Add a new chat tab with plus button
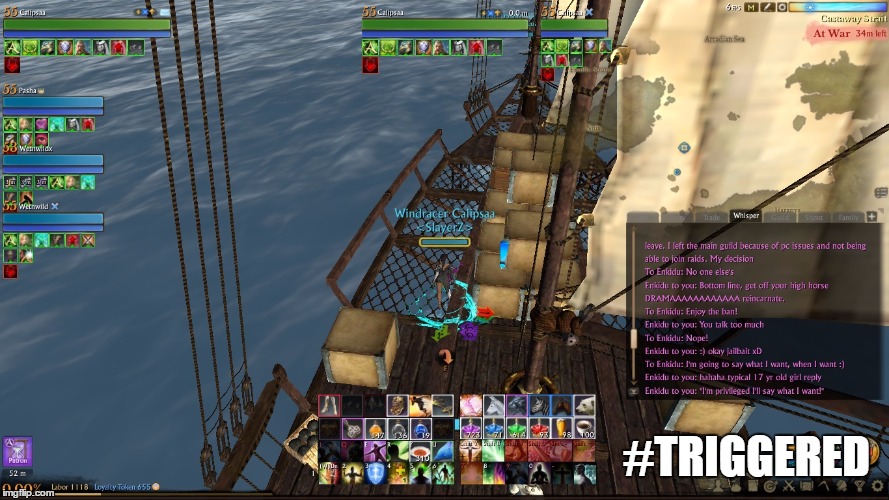 tap(872, 216)
